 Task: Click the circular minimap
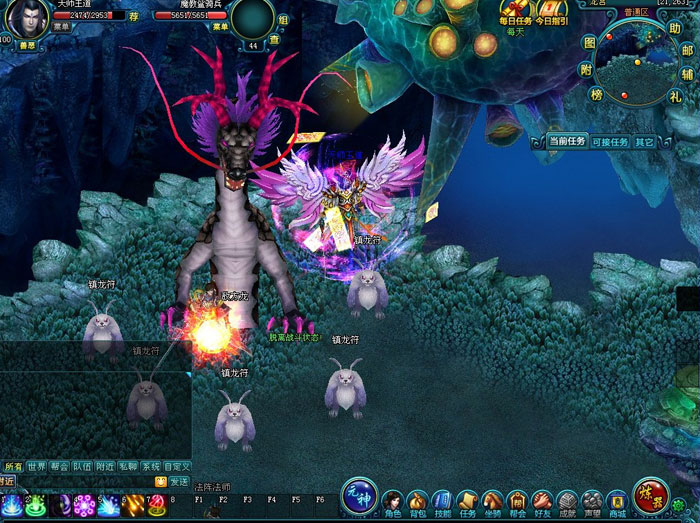[x=638, y=63]
